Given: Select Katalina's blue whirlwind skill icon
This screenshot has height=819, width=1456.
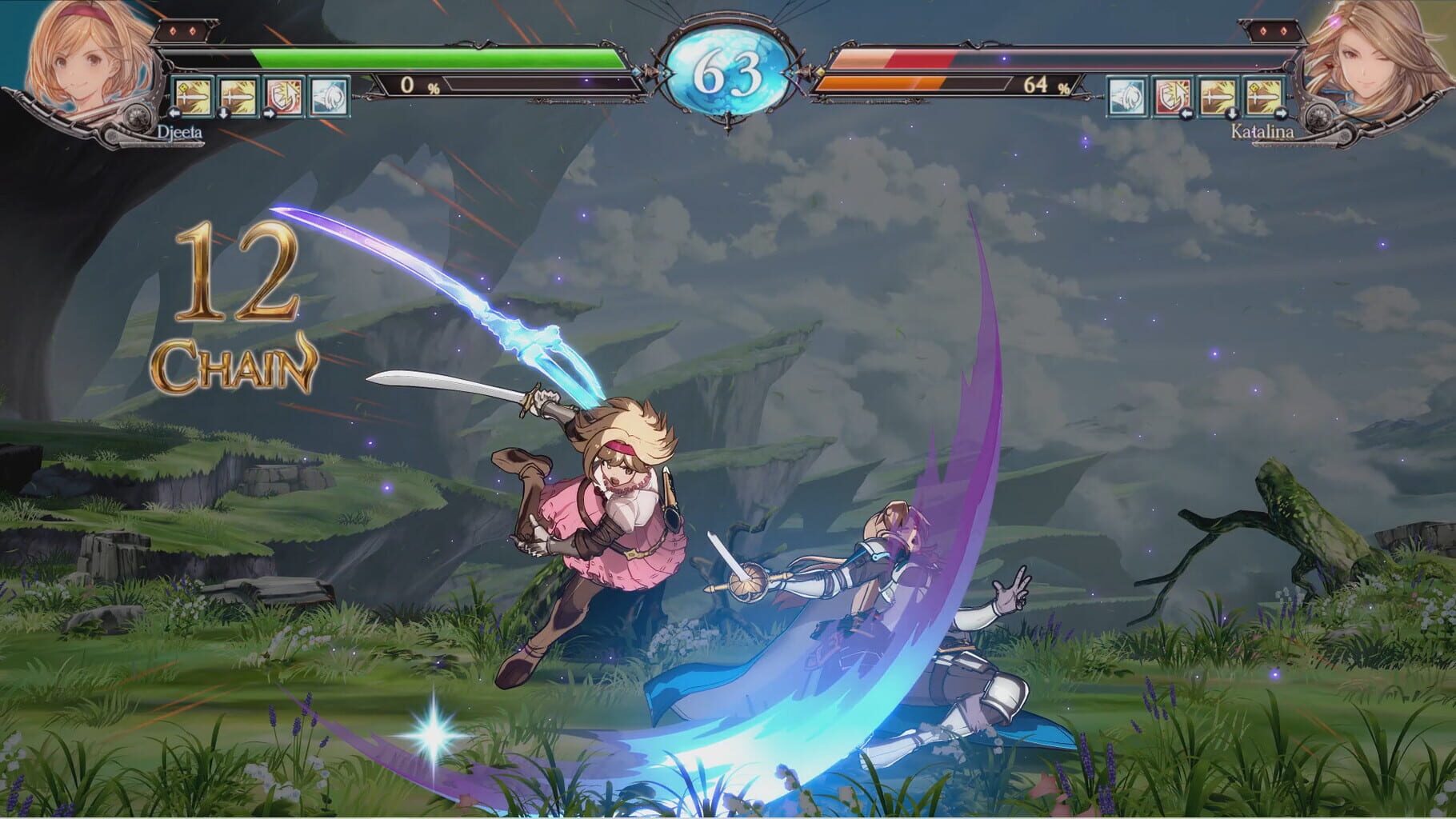Looking at the screenshot, I should [x=1126, y=96].
